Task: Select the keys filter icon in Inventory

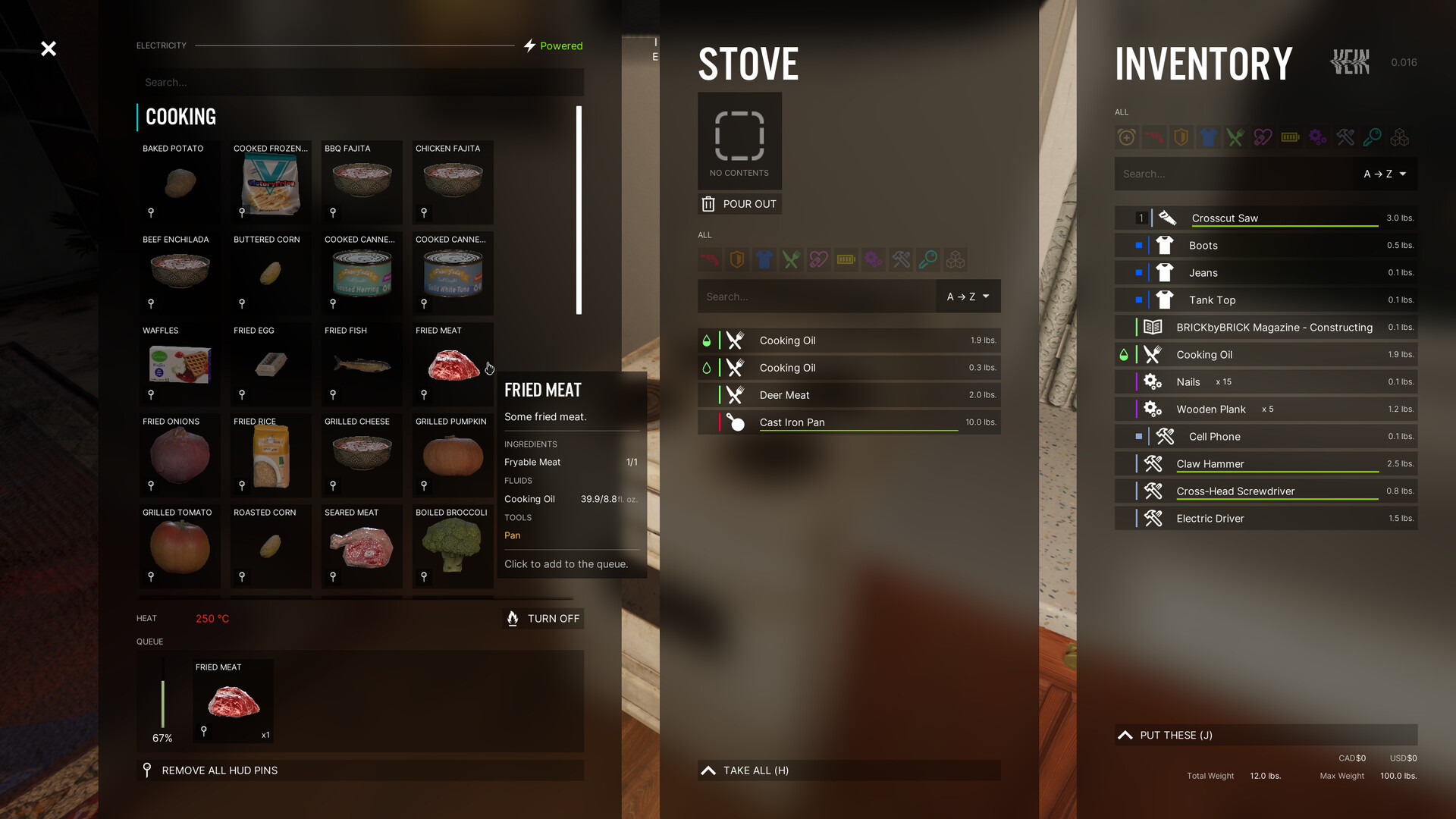Action: coord(1372,137)
